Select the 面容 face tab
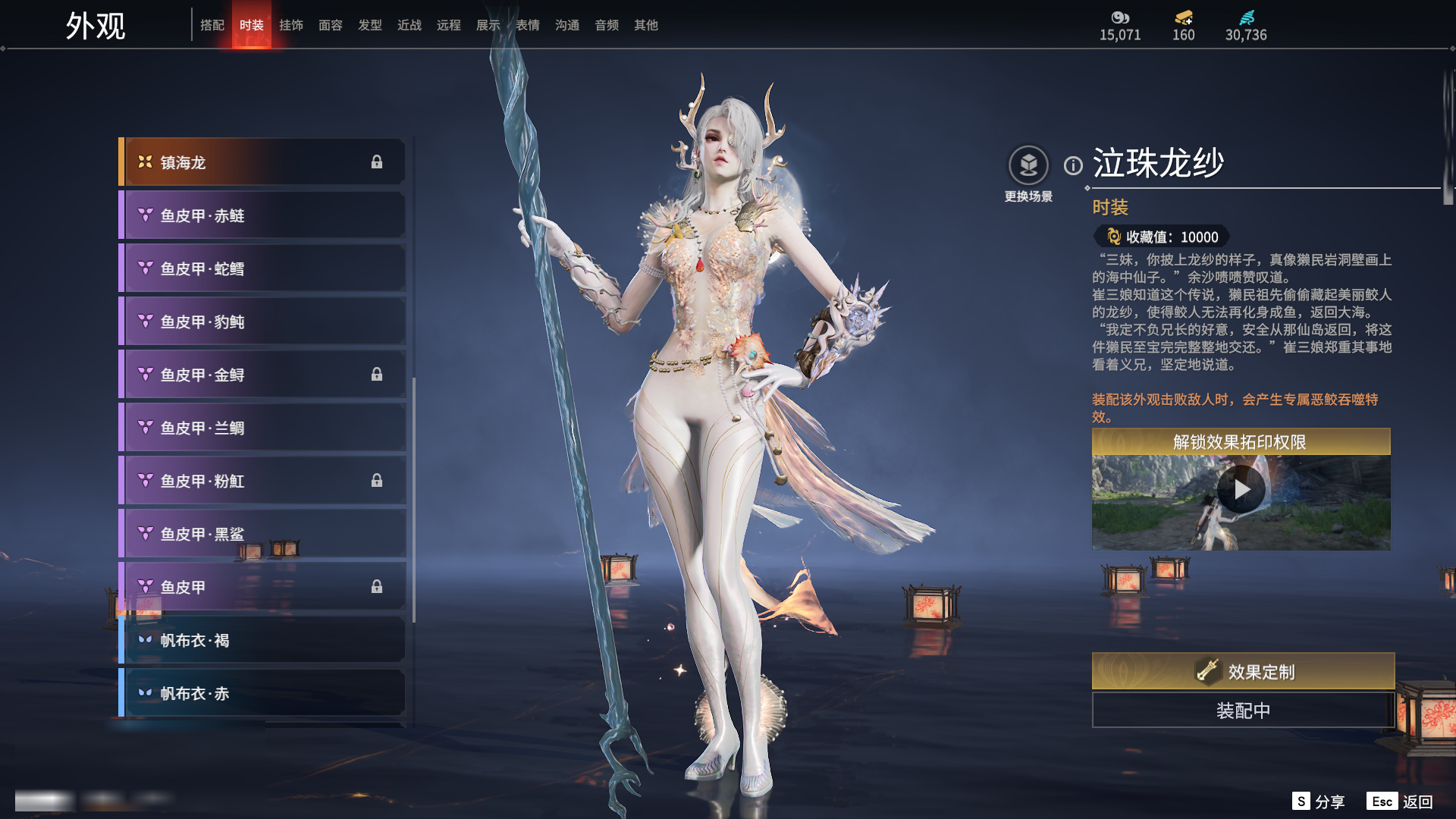This screenshot has width=1456, height=819. (330, 25)
